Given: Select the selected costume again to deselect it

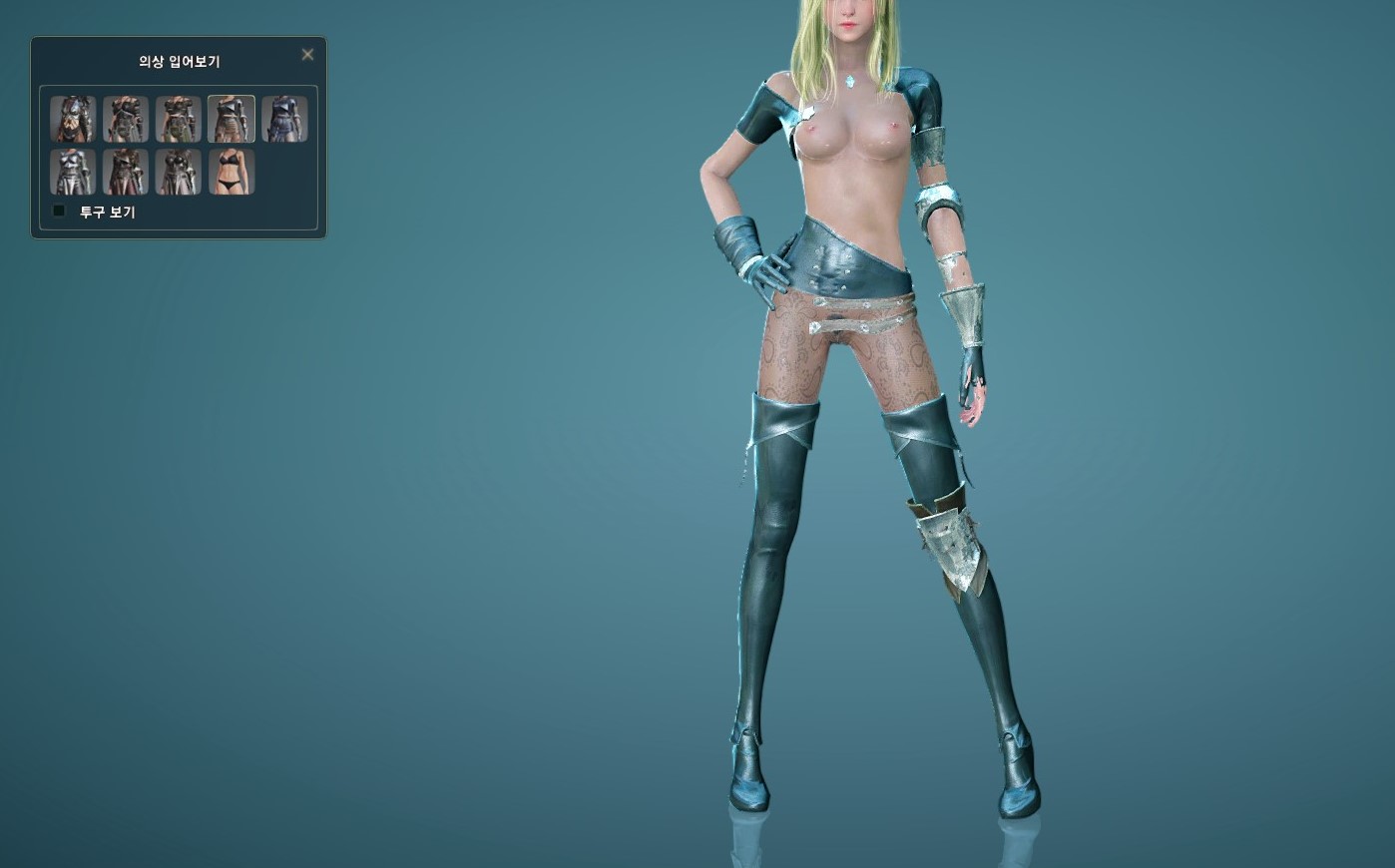Looking at the screenshot, I should coord(232,118).
